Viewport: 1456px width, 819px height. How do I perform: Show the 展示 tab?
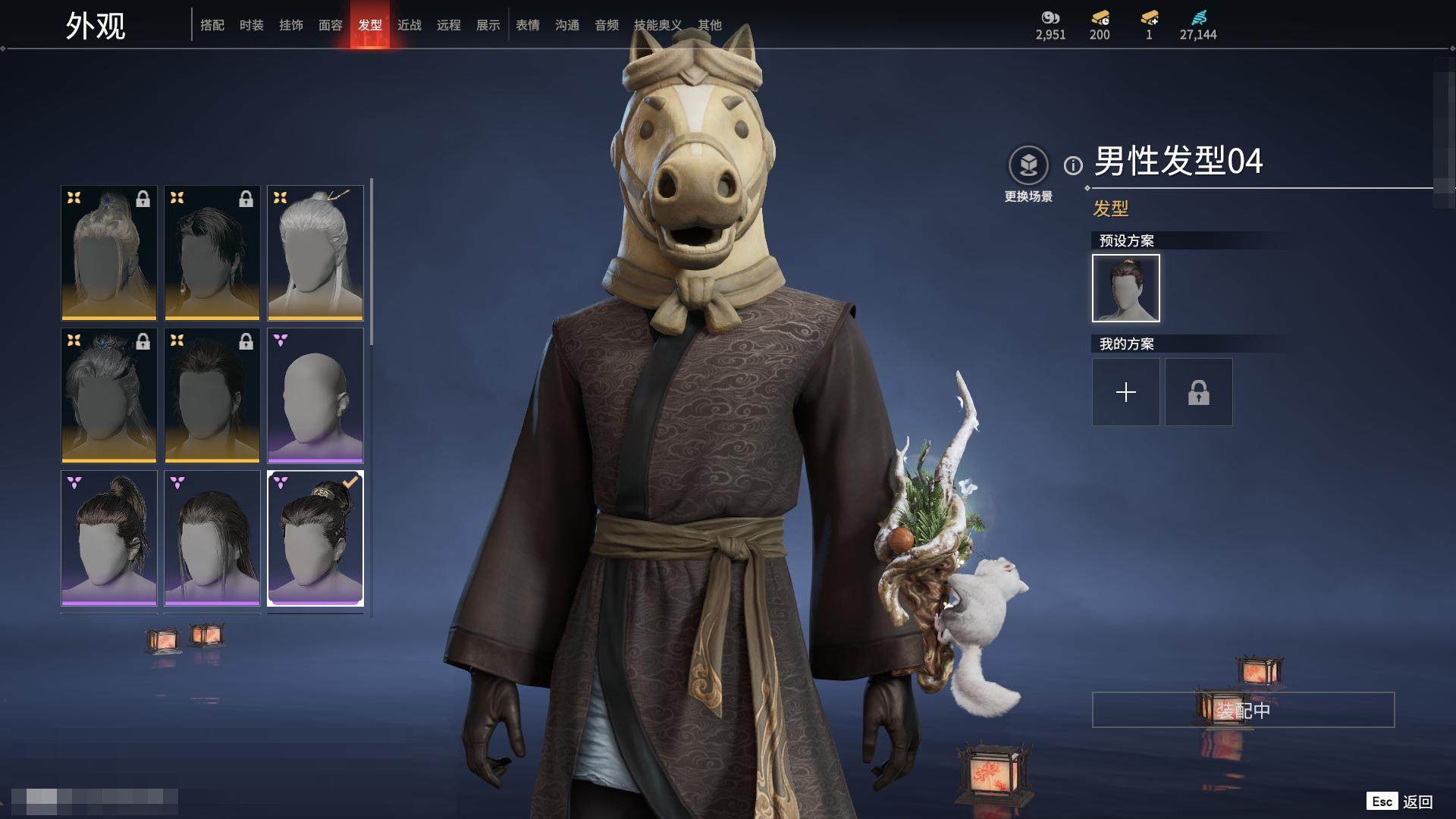click(488, 25)
